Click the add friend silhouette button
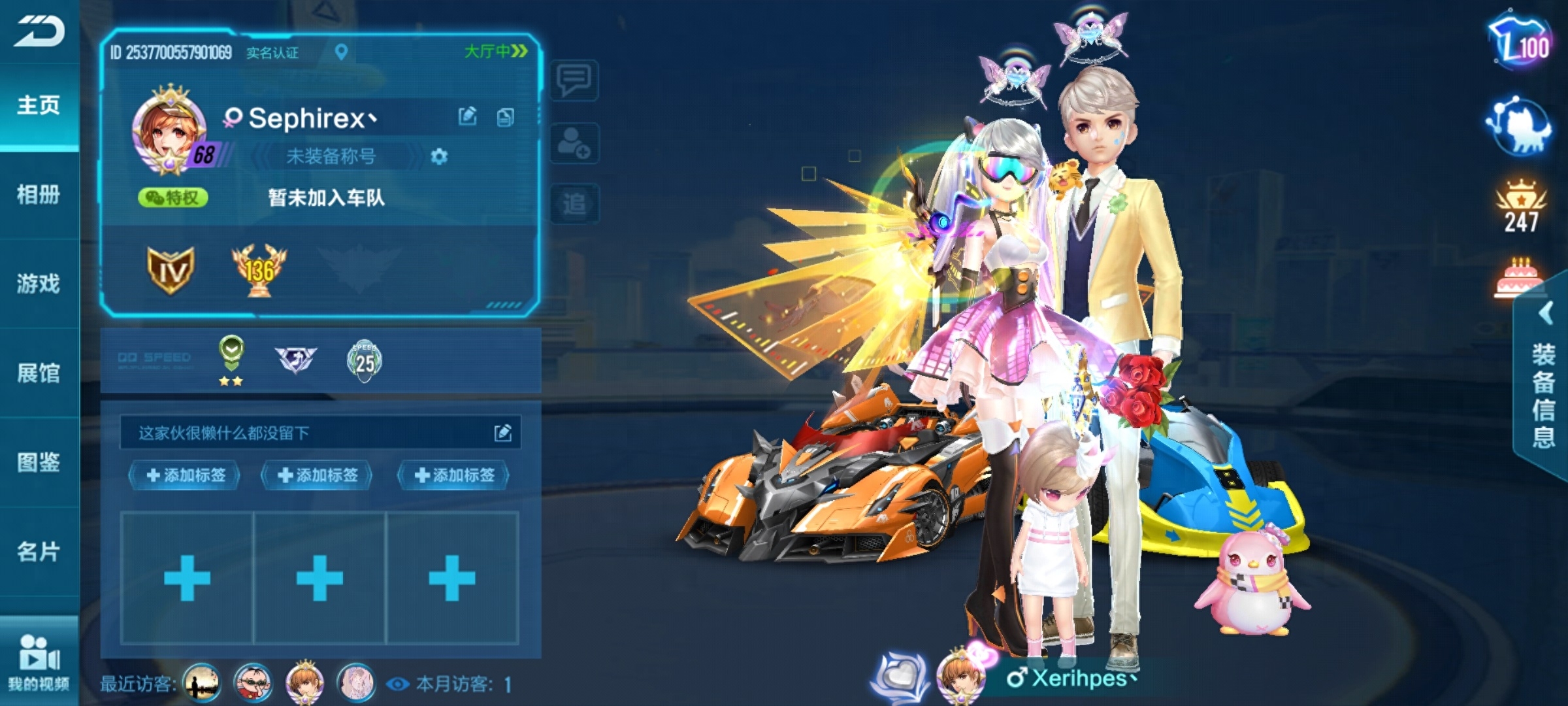The image size is (1568, 706). click(x=574, y=143)
